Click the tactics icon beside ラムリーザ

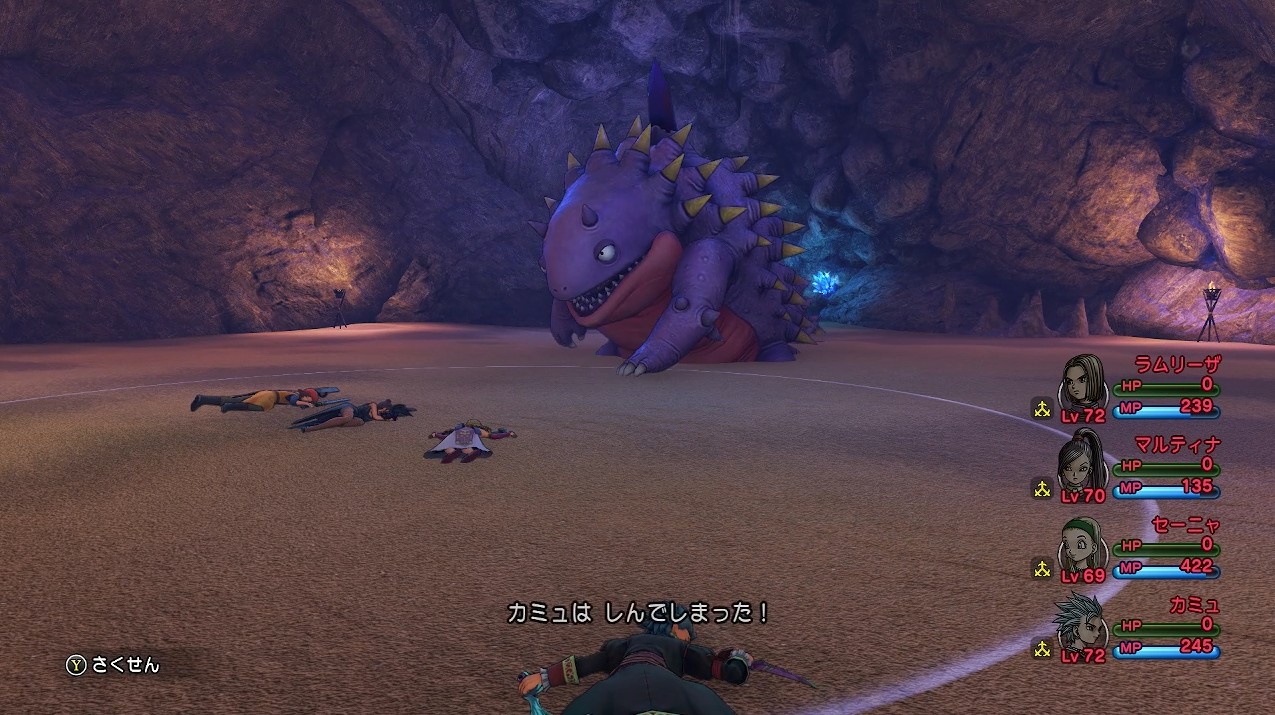(1042, 408)
